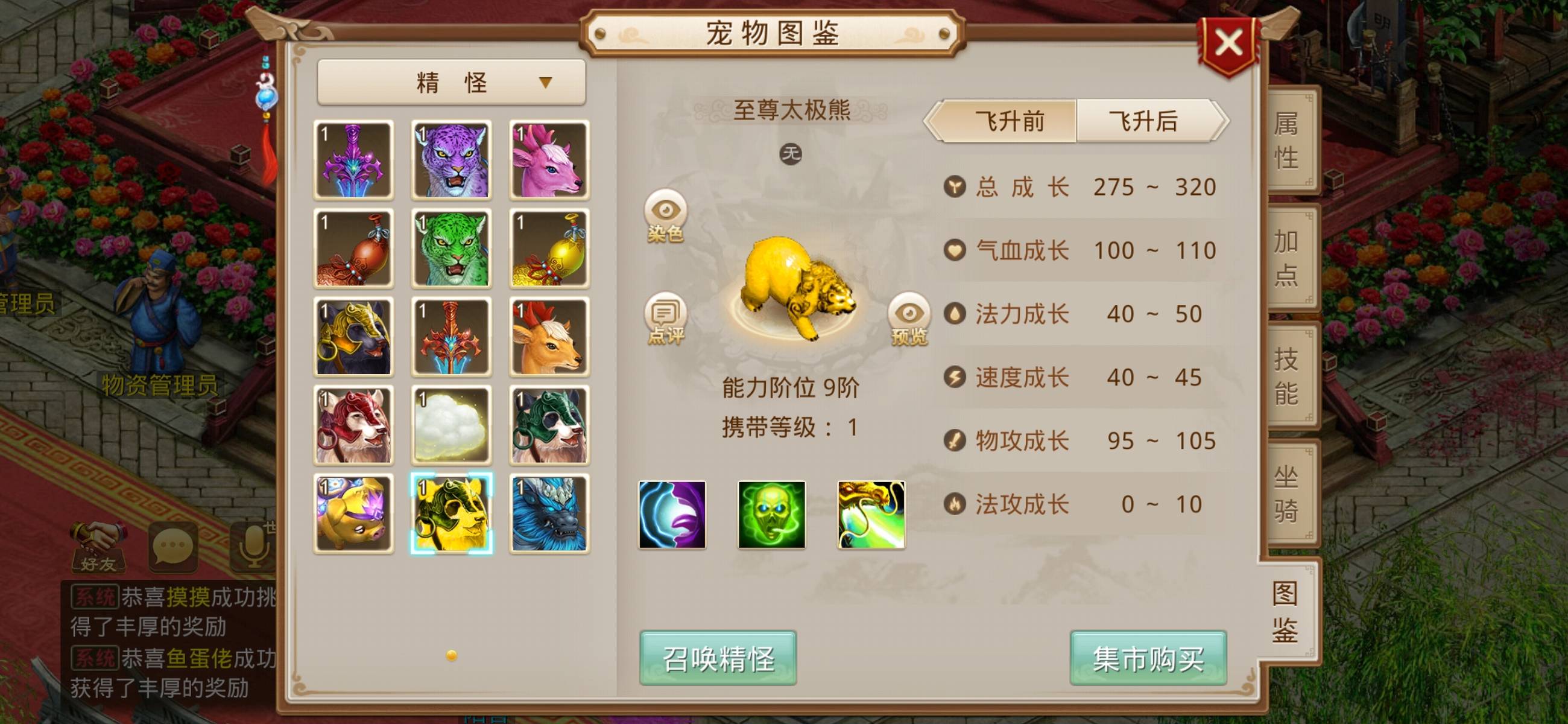This screenshot has height=724, width=1568.
Task: Select the purple claw skill icon
Action: 672,515
